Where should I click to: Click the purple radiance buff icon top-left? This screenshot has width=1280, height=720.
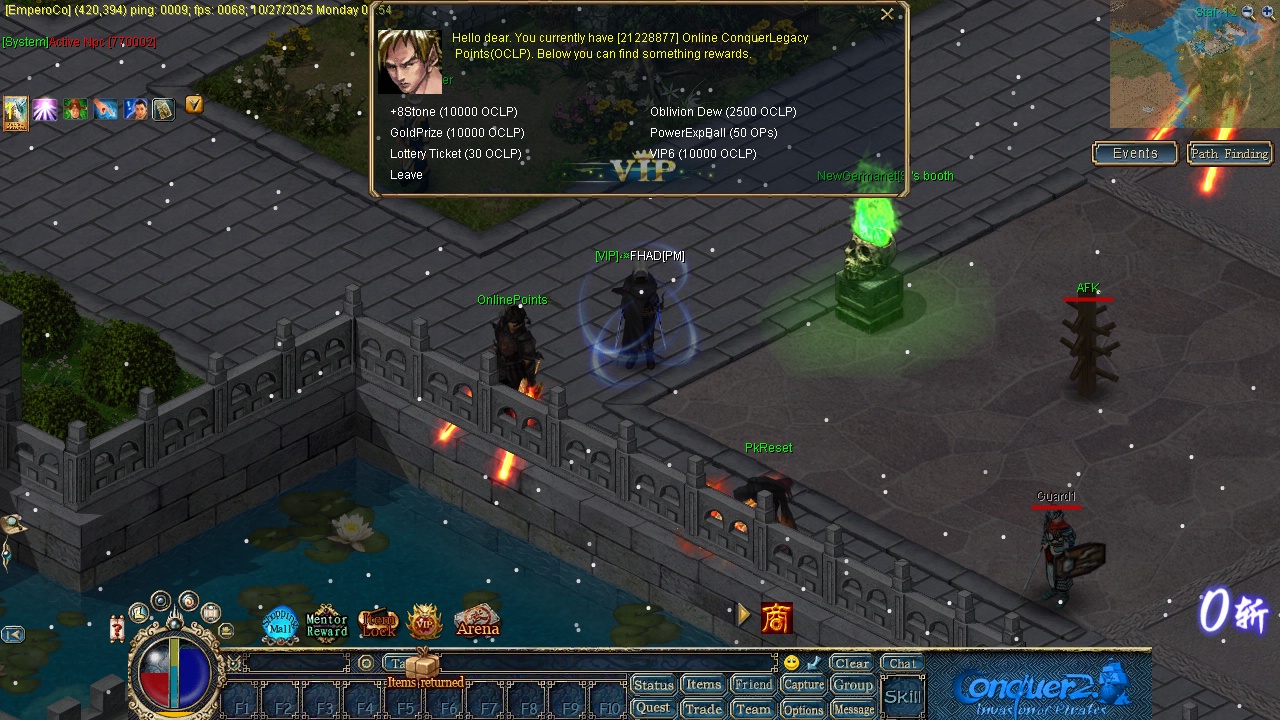pyautogui.click(x=46, y=108)
